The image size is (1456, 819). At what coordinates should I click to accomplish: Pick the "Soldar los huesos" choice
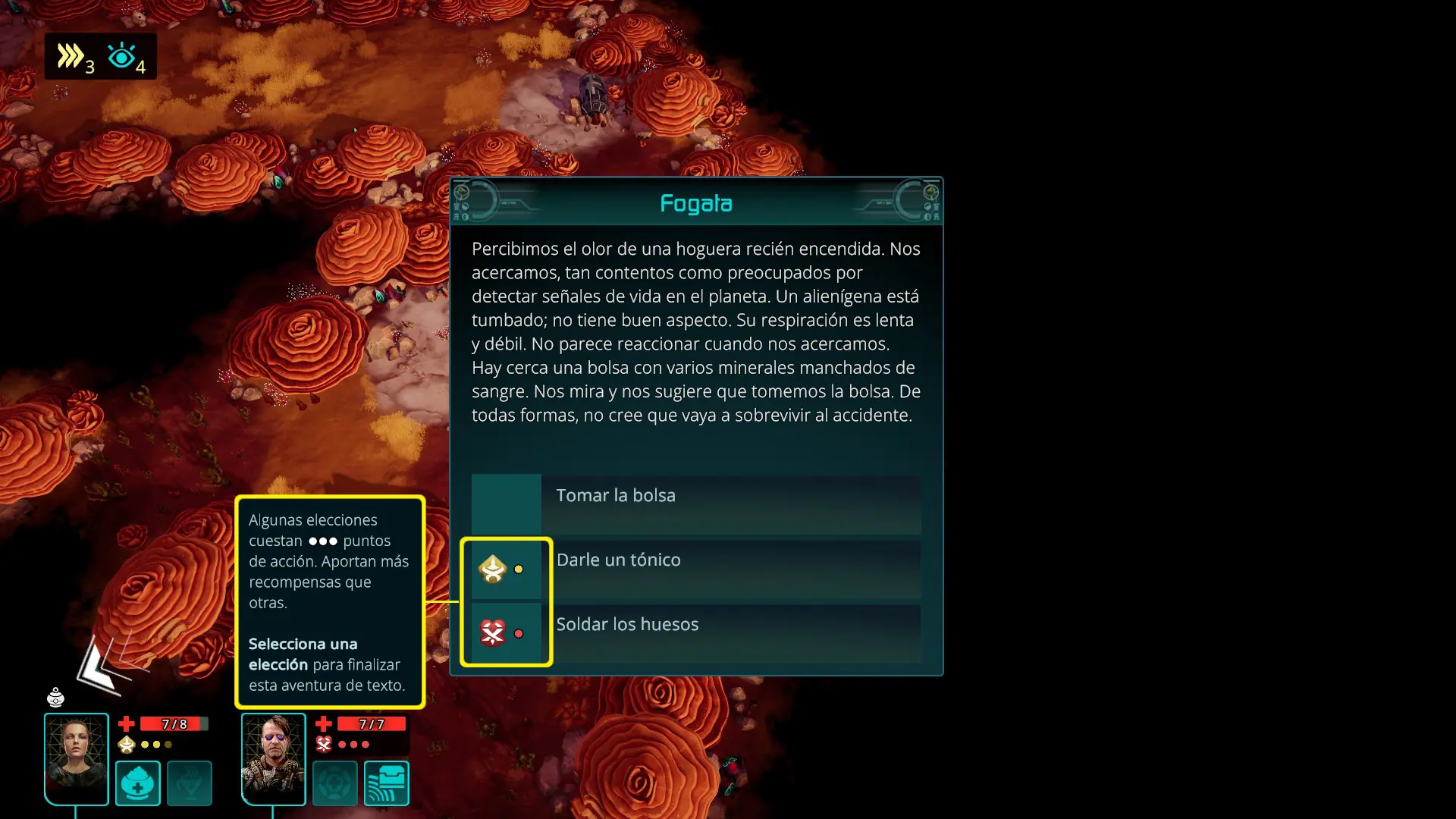(x=695, y=633)
